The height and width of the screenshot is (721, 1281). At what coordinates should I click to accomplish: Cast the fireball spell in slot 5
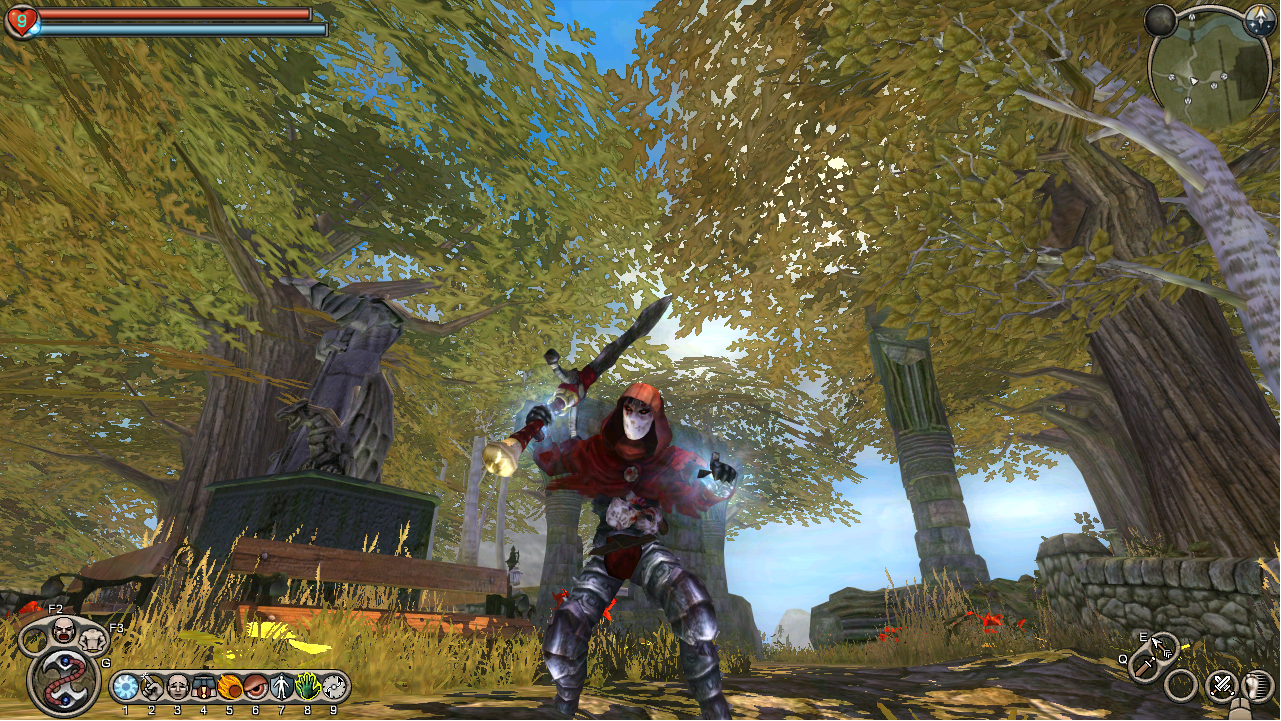pyautogui.click(x=230, y=687)
